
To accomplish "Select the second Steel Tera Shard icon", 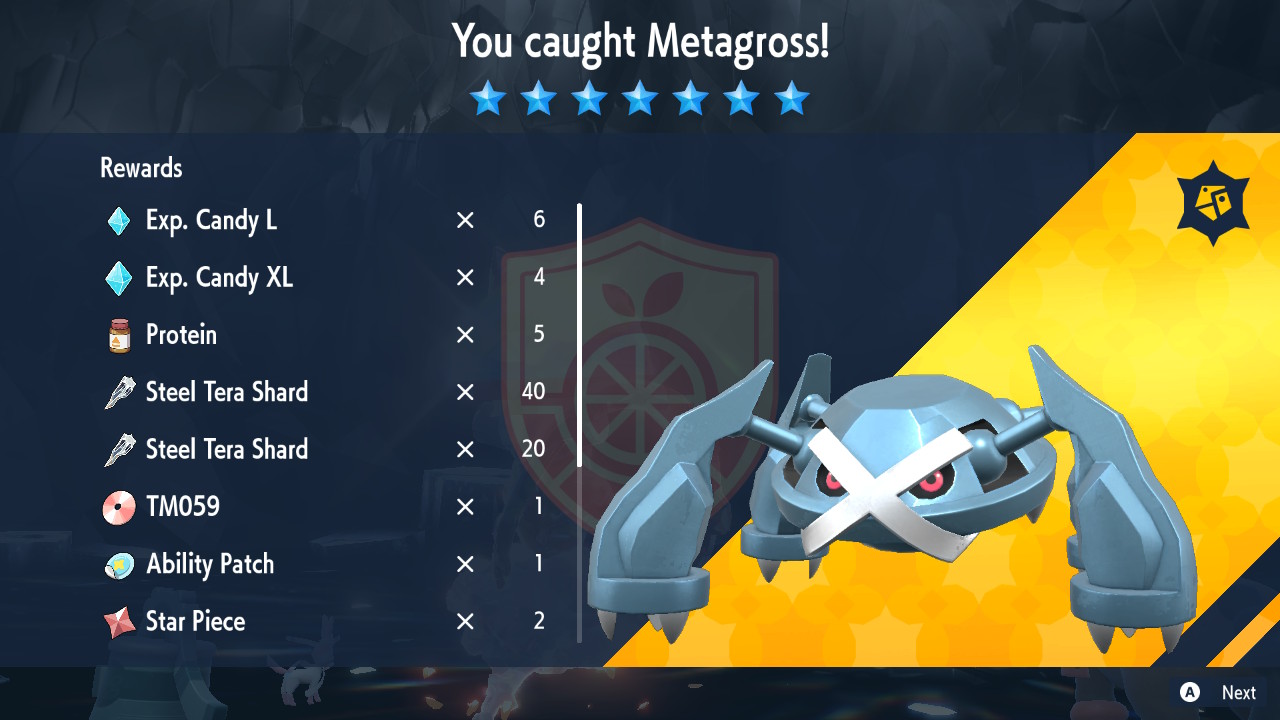I will click(120, 449).
